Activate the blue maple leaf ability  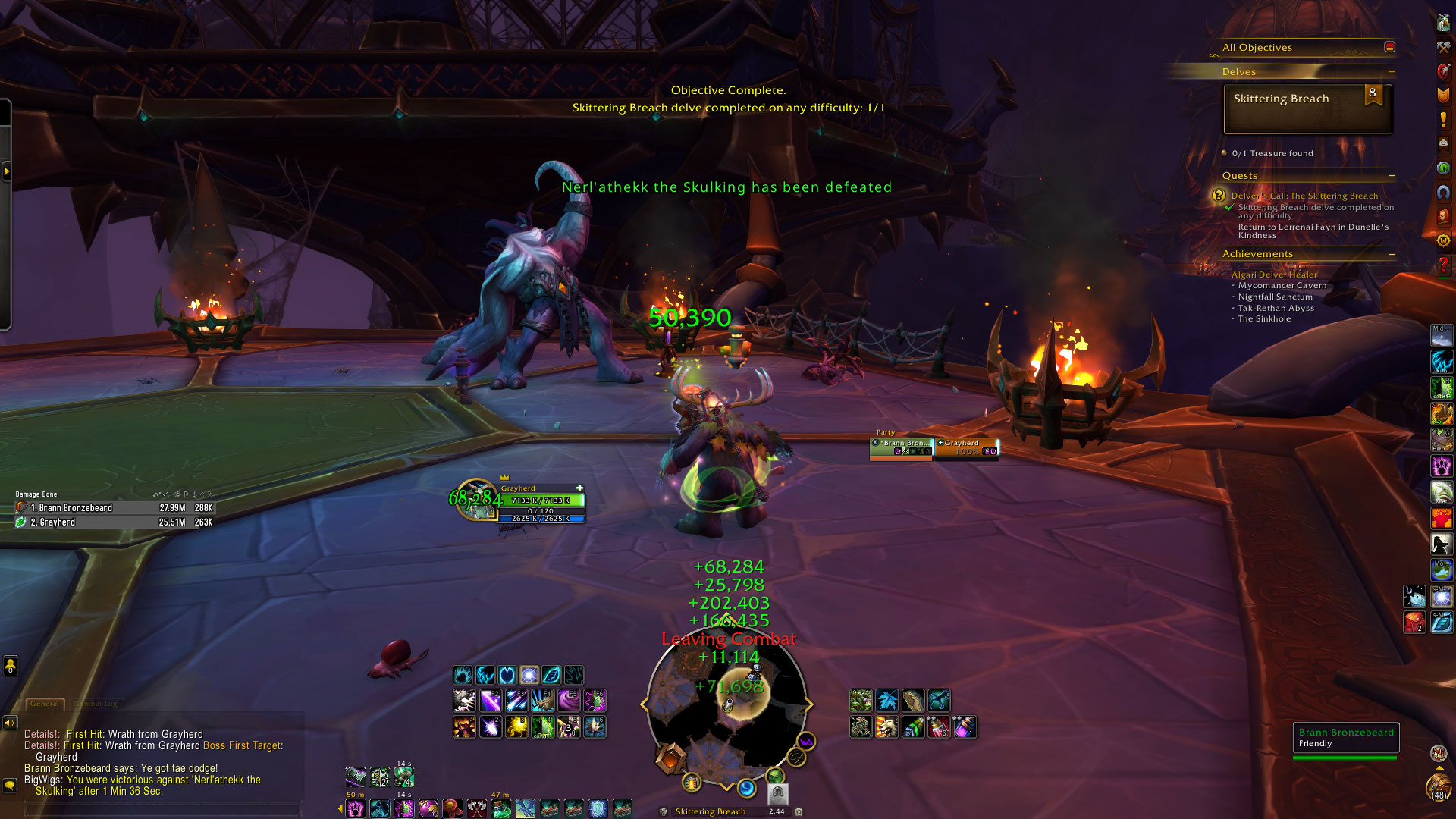pos(886,701)
